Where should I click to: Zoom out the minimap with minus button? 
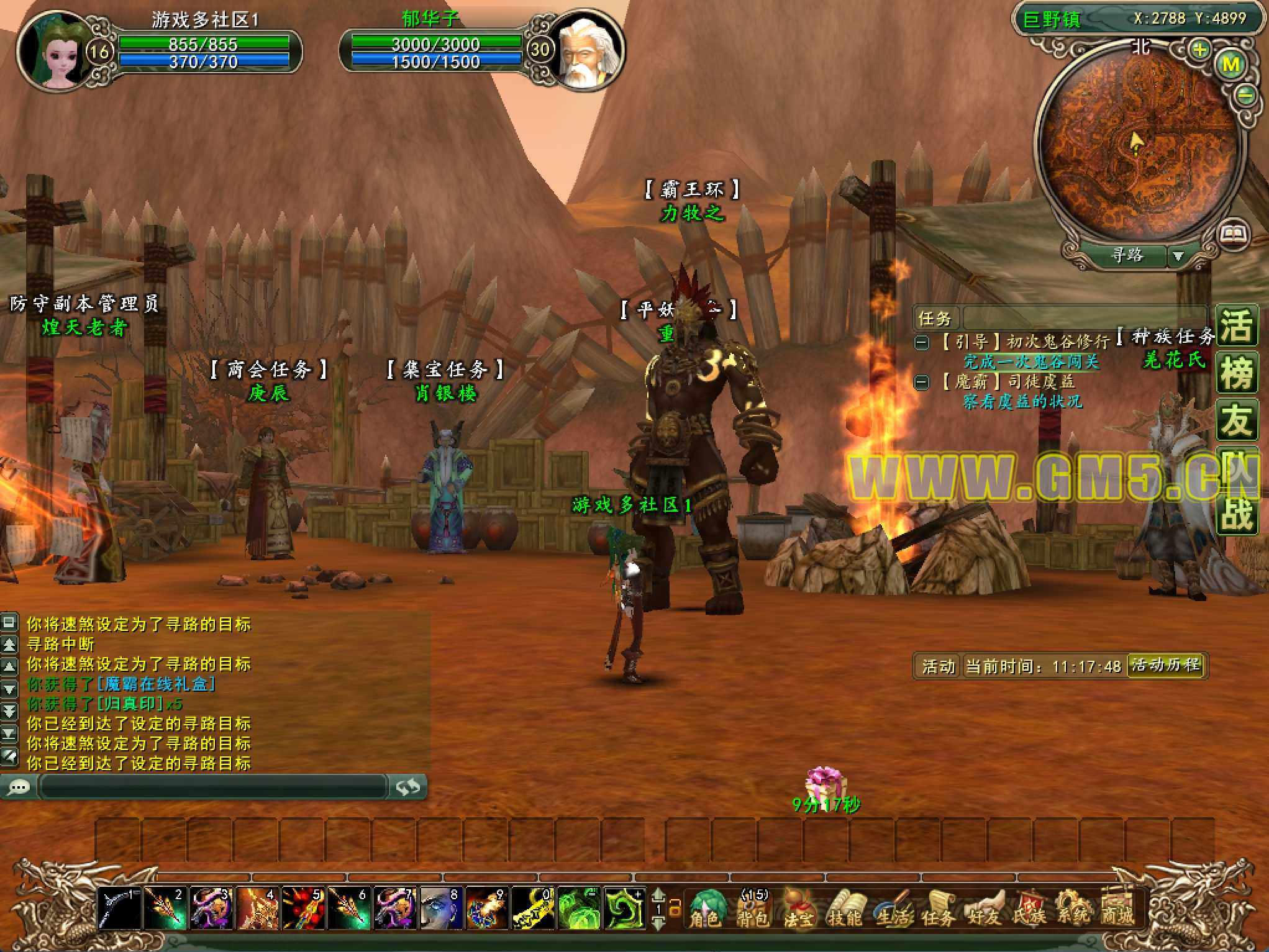1245,96
